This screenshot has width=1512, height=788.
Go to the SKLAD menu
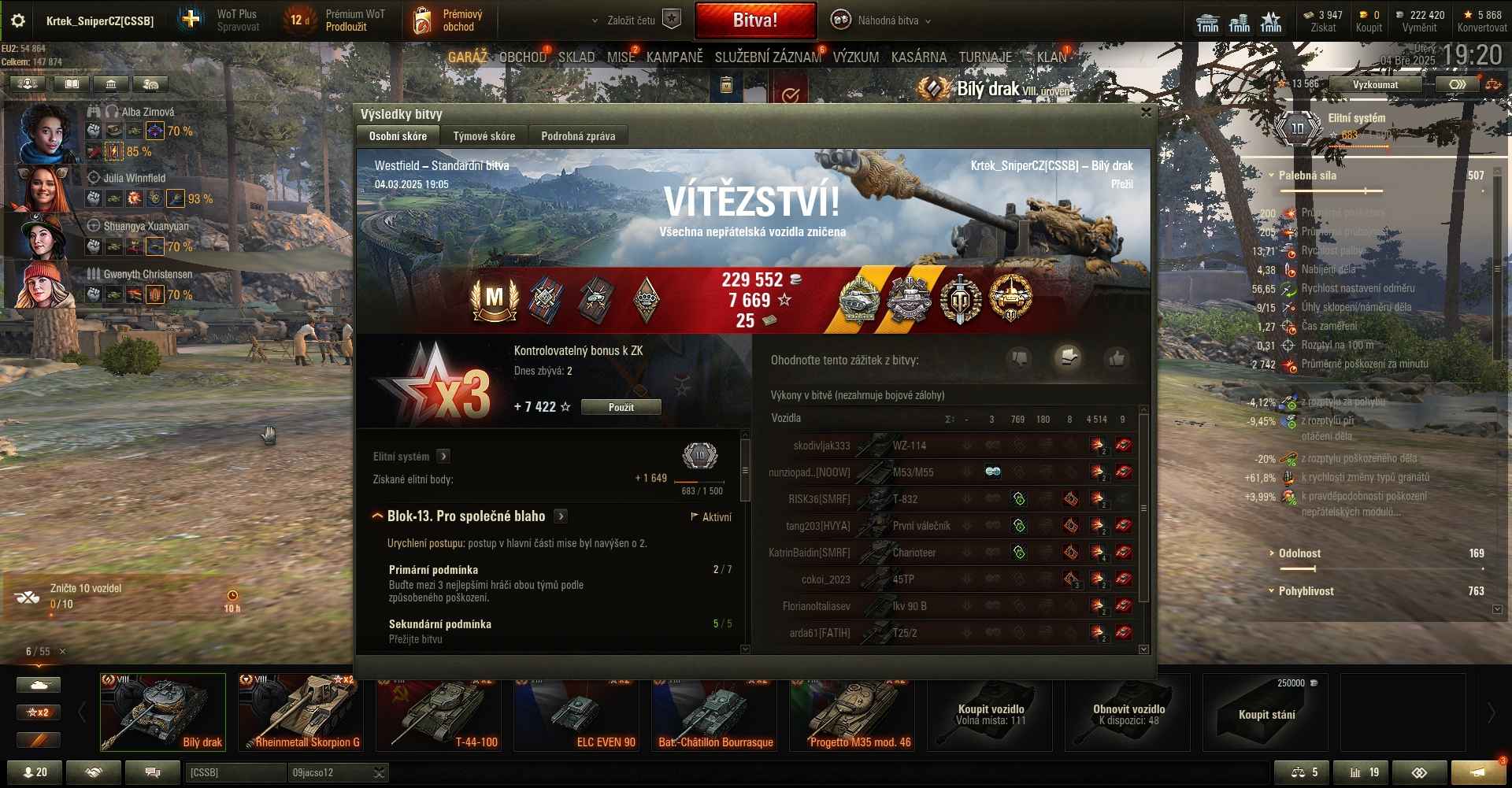point(576,57)
